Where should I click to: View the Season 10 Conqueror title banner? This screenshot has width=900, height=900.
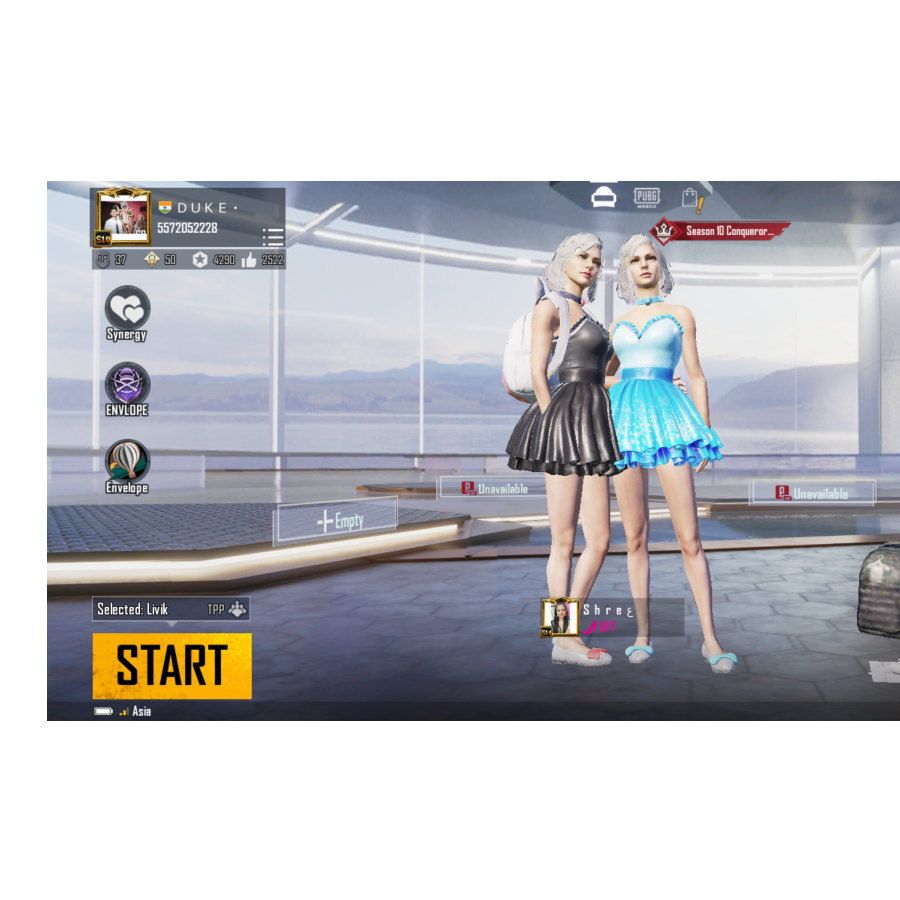pyautogui.click(x=720, y=231)
